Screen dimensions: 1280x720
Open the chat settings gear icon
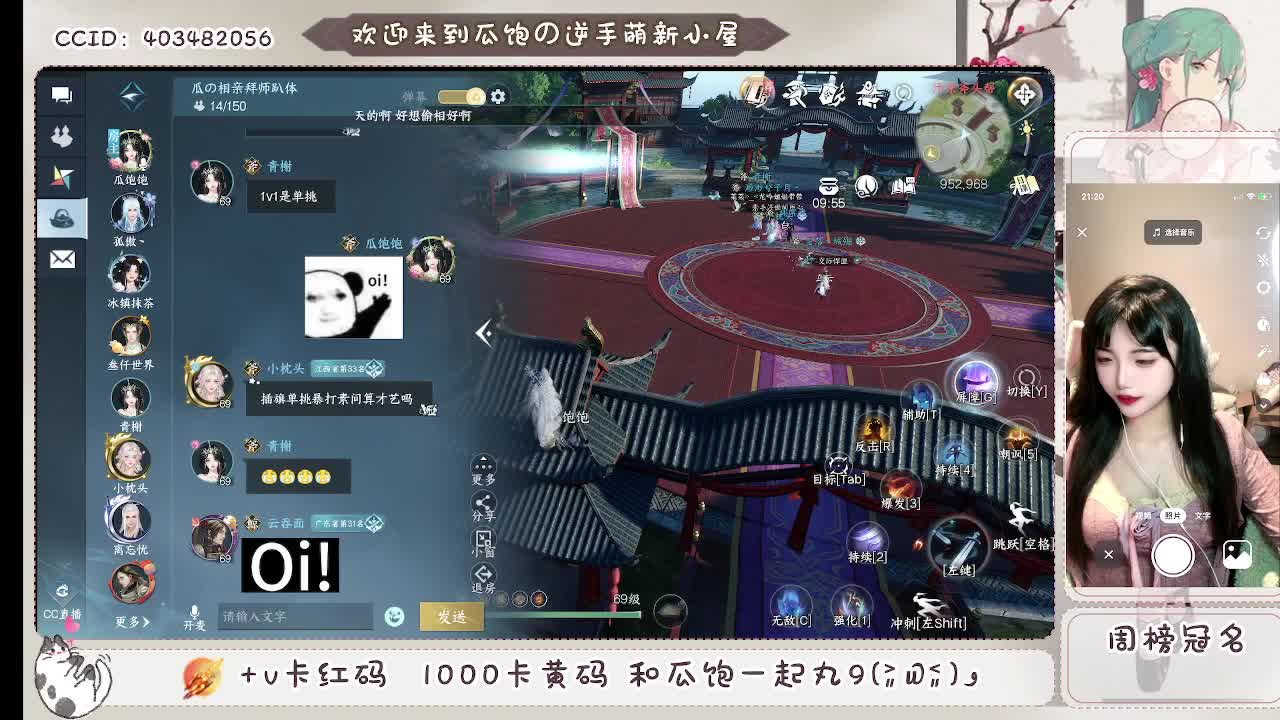point(497,96)
